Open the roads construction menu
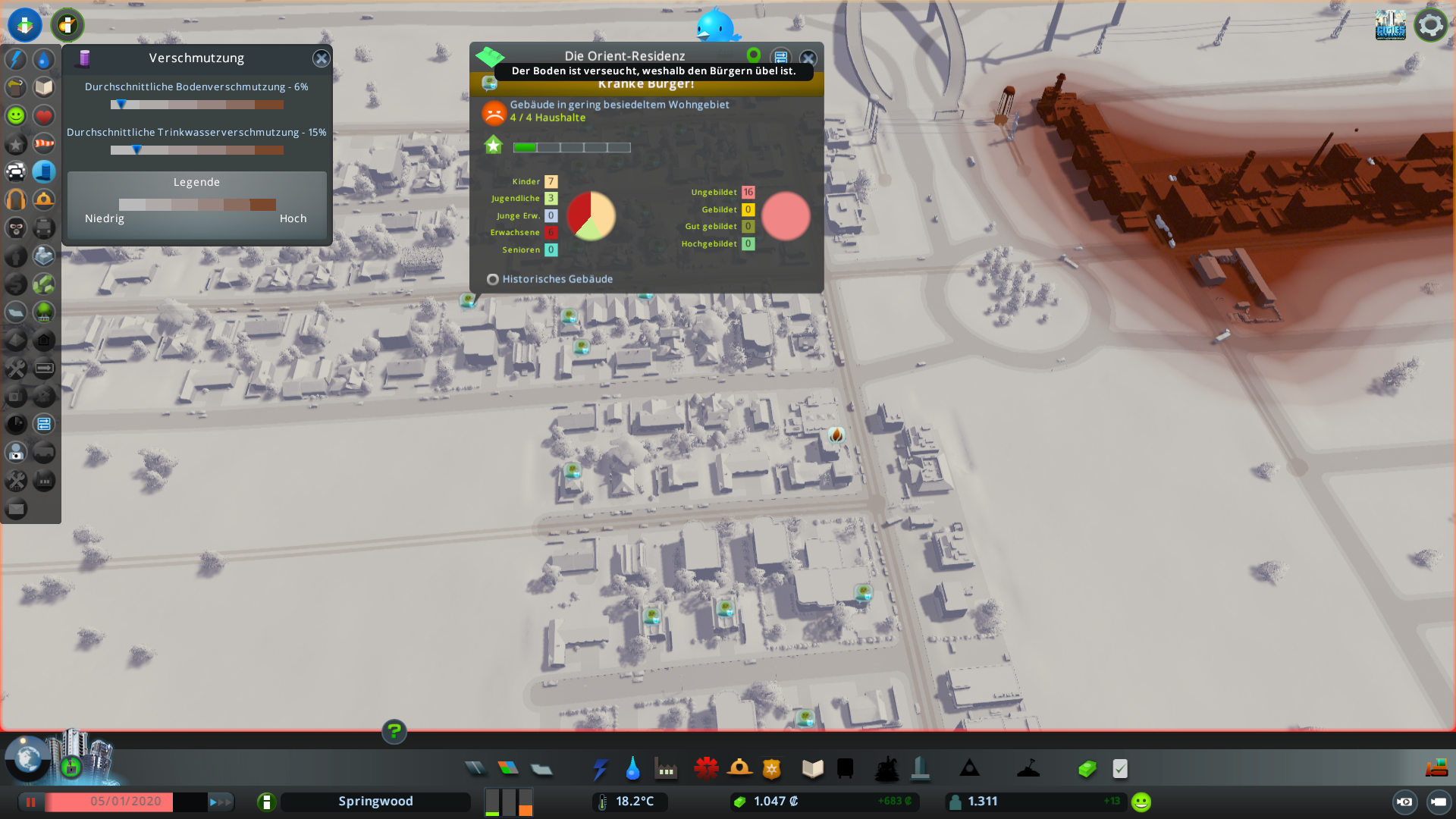 [x=475, y=768]
